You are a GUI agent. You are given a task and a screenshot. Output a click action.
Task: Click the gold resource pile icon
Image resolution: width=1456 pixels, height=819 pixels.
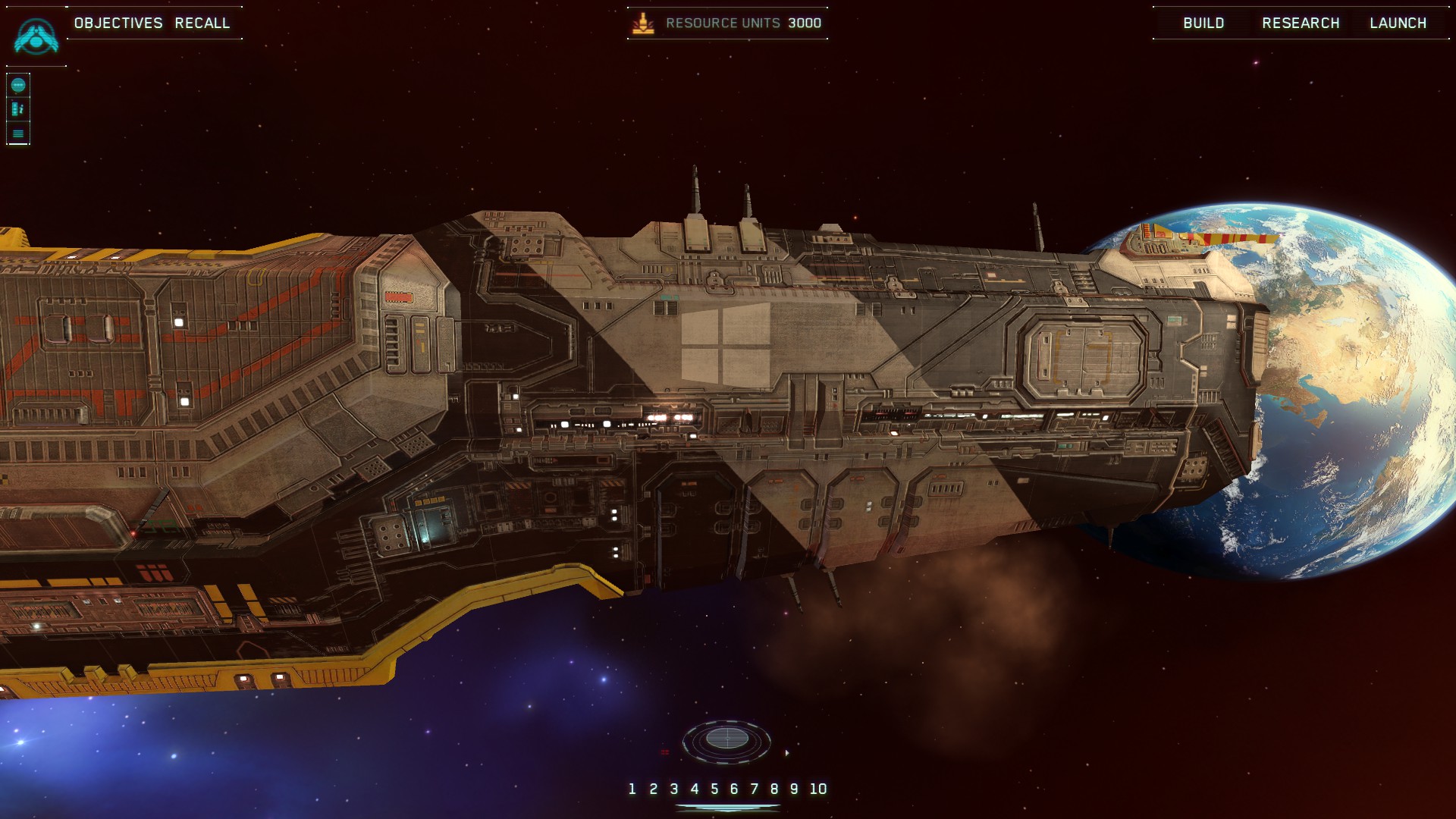(644, 23)
